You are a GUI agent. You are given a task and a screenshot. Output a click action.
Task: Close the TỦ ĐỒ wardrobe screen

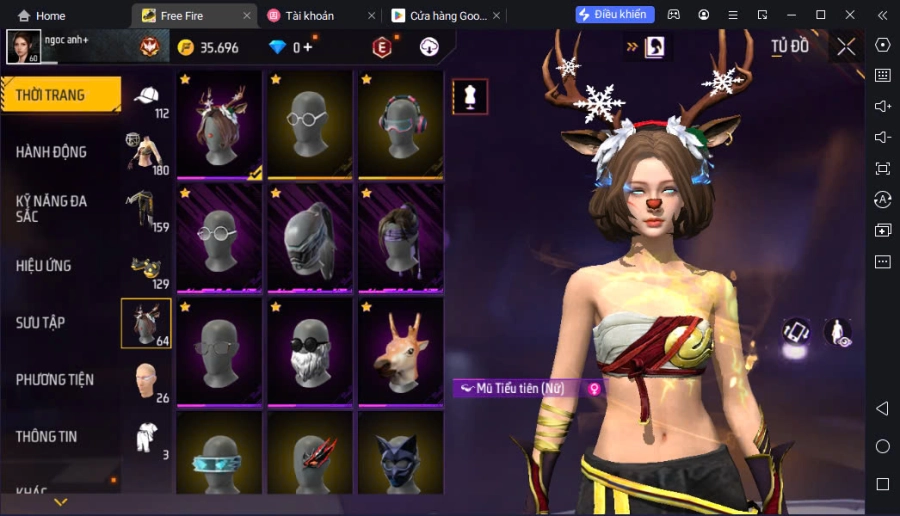(846, 47)
